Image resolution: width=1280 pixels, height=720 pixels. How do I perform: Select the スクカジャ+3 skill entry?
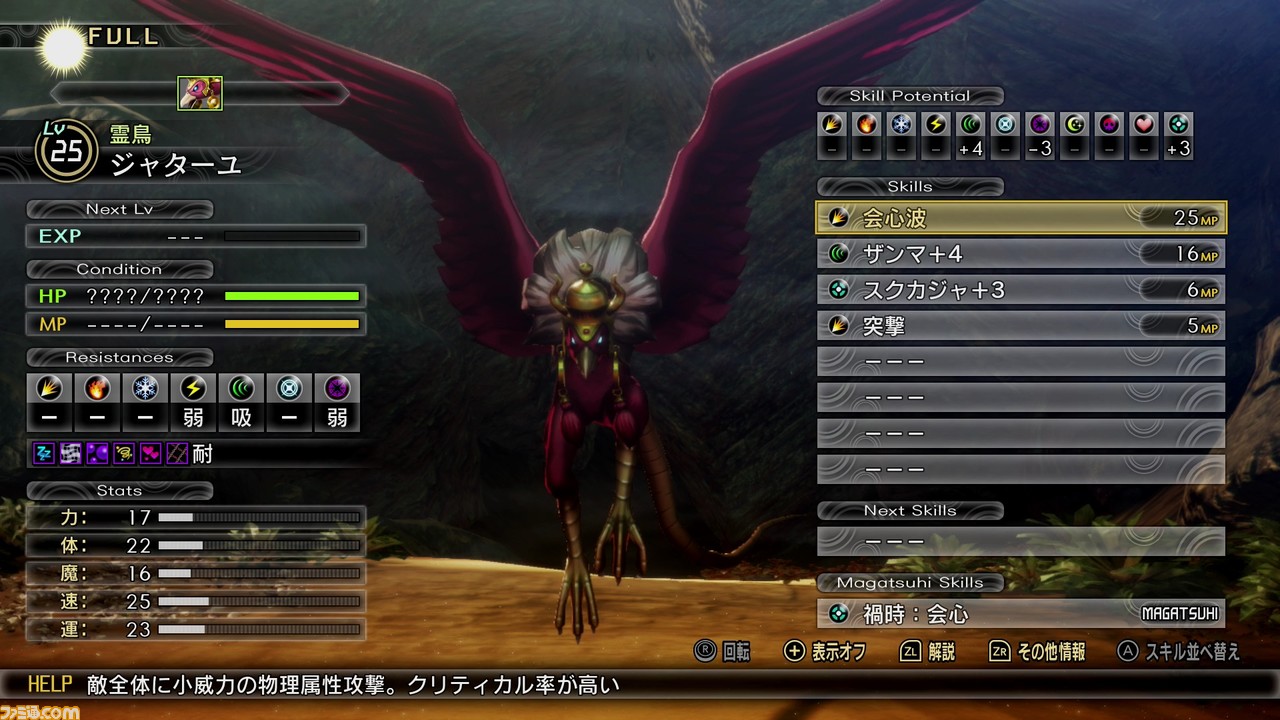point(1020,290)
